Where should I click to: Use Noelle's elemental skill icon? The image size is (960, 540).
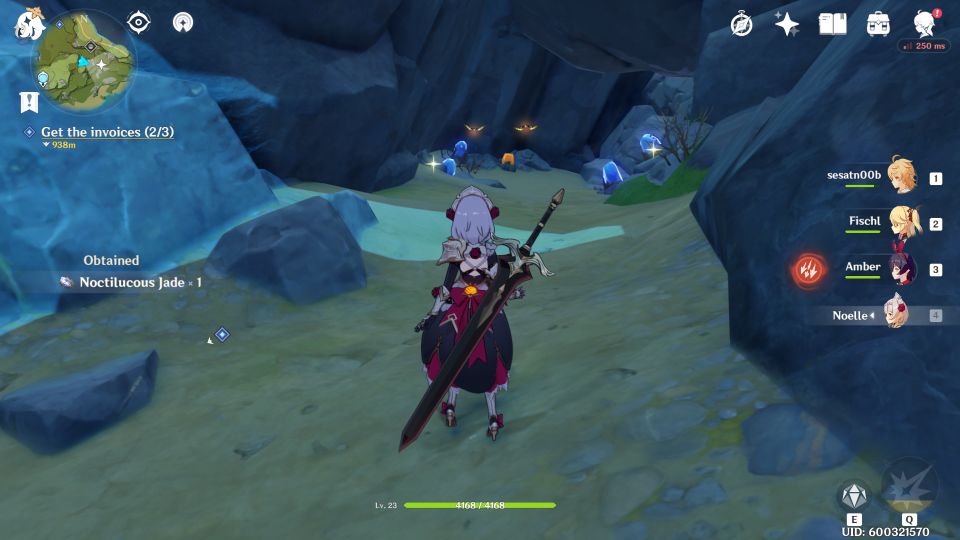853,494
